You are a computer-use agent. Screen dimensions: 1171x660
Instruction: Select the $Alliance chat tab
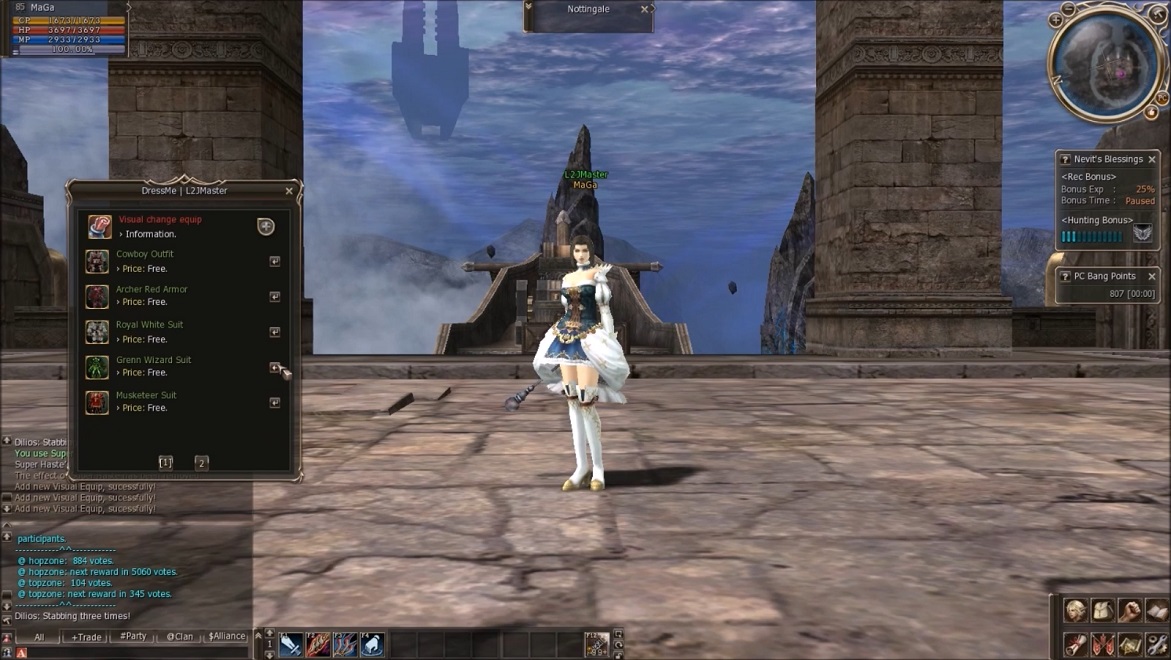pyautogui.click(x=226, y=637)
